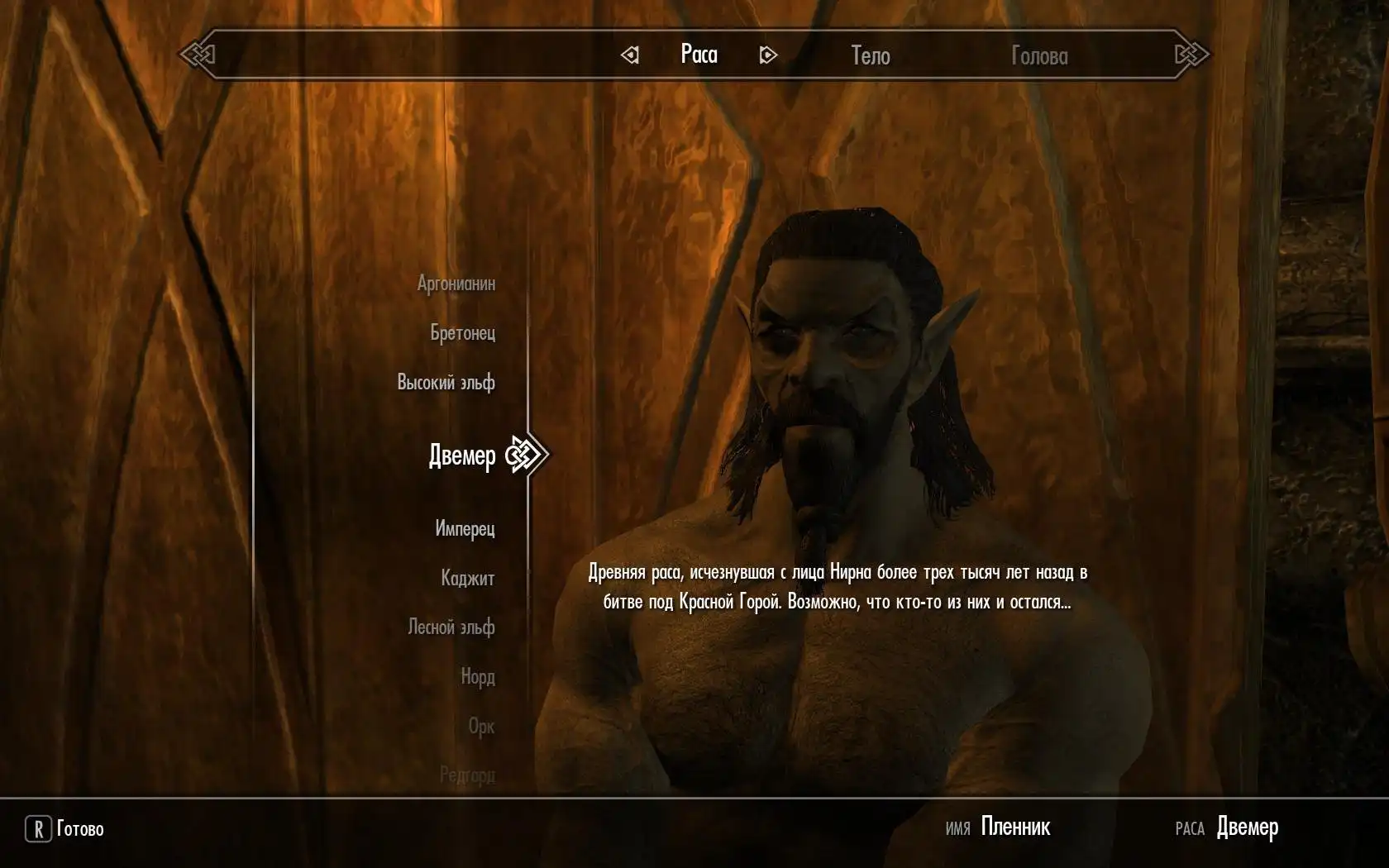Select the Раса tab

[x=699, y=55]
